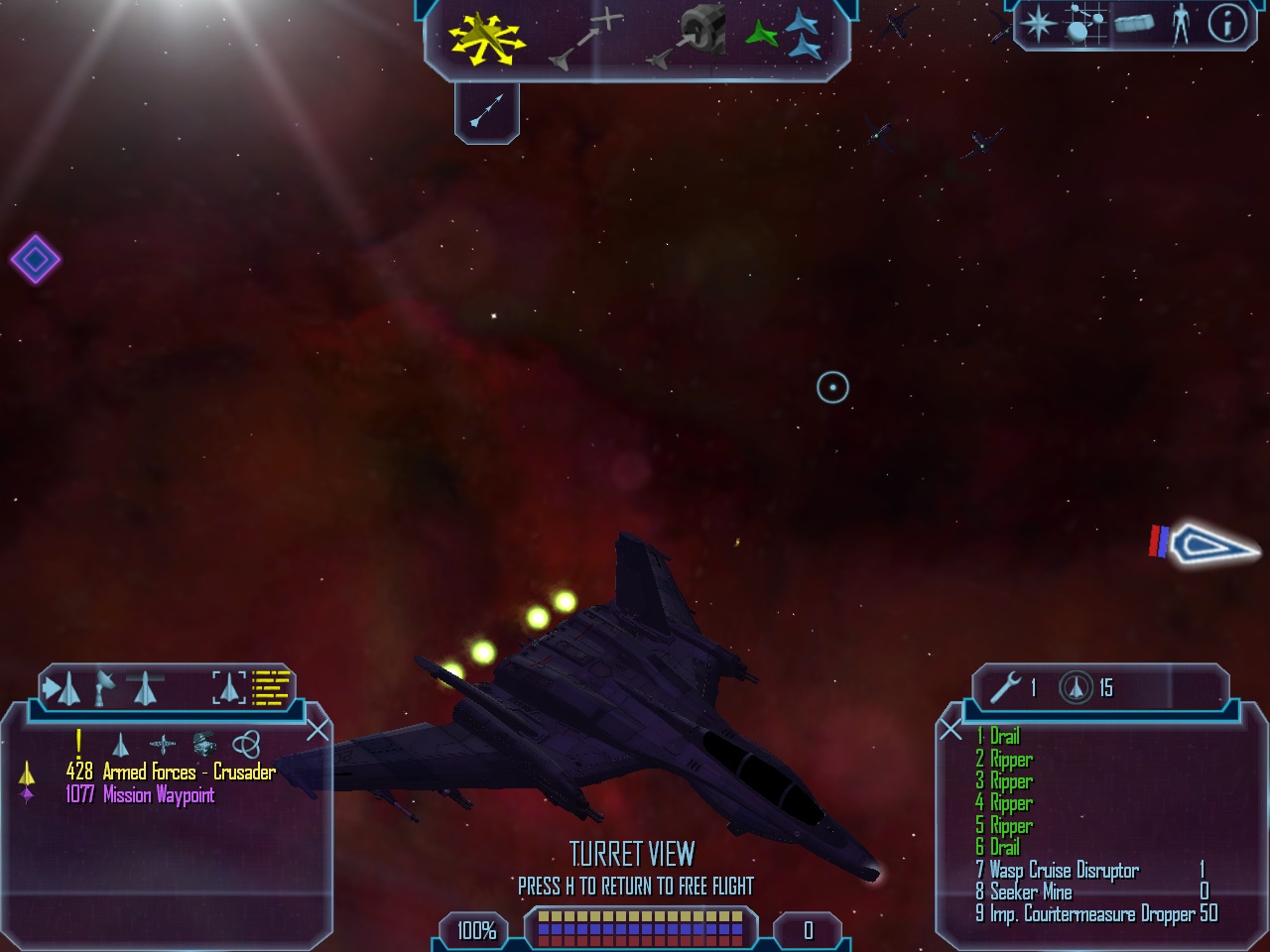The width and height of the screenshot is (1270, 952).
Task: Close the contact list panel
Action: [x=317, y=731]
